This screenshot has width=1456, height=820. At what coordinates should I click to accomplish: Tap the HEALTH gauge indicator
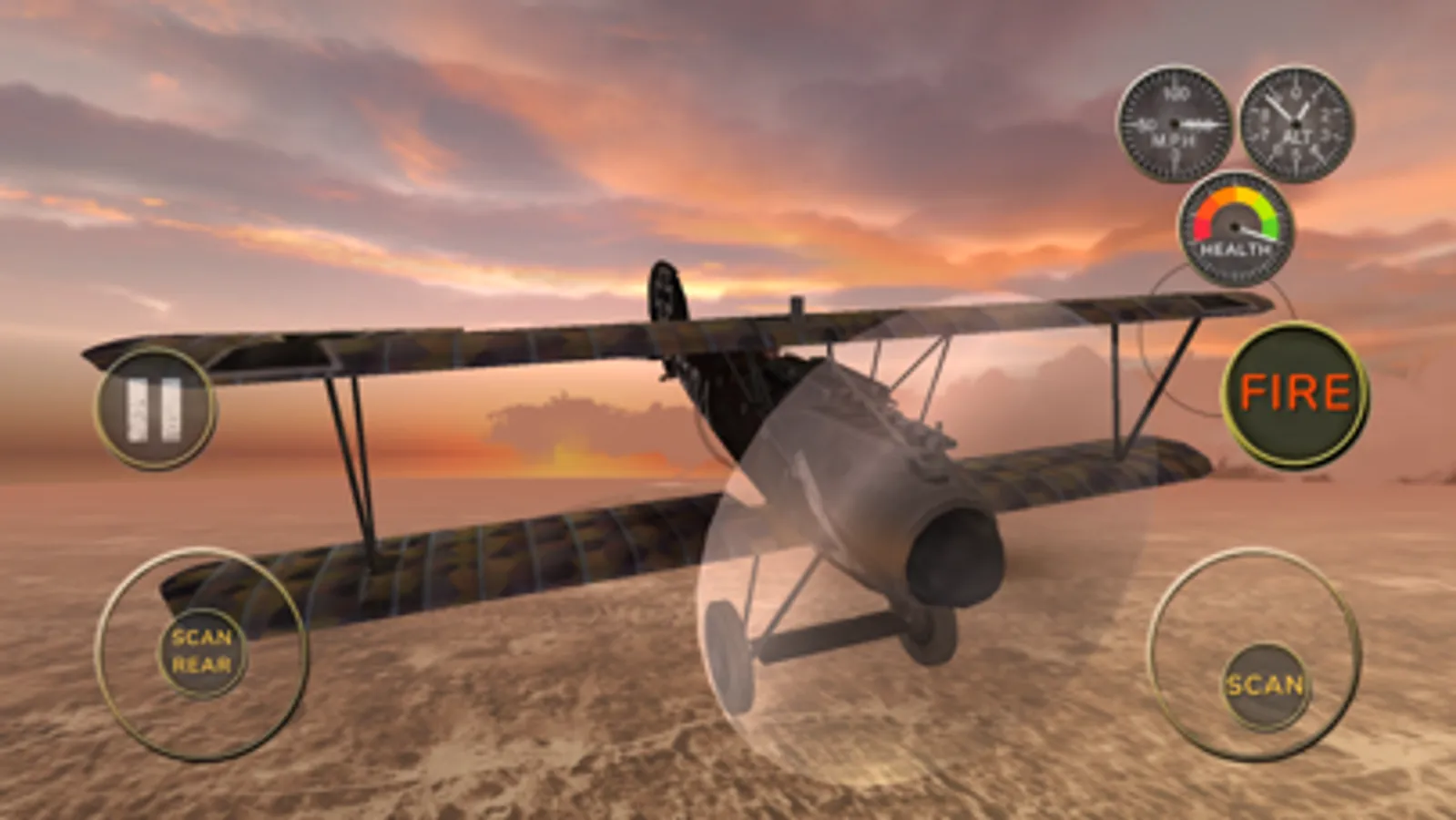click(x=1234, y=226)
